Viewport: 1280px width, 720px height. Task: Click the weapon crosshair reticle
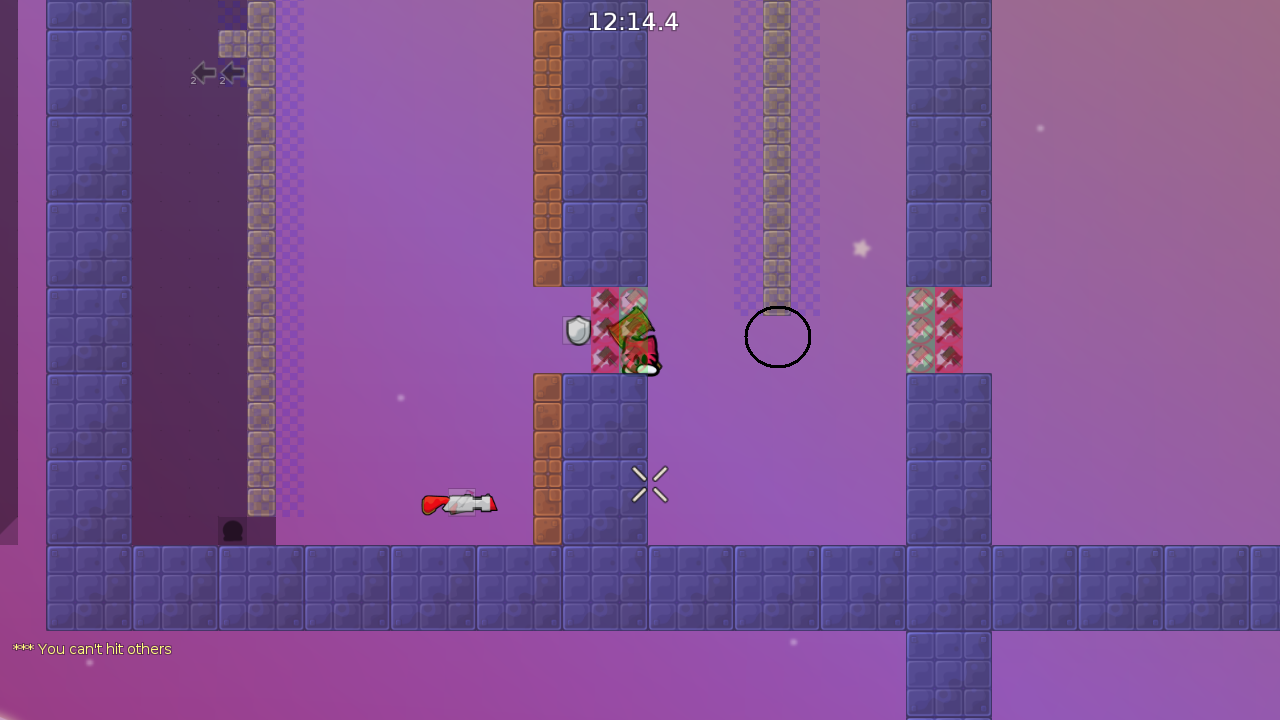point(649,484)
